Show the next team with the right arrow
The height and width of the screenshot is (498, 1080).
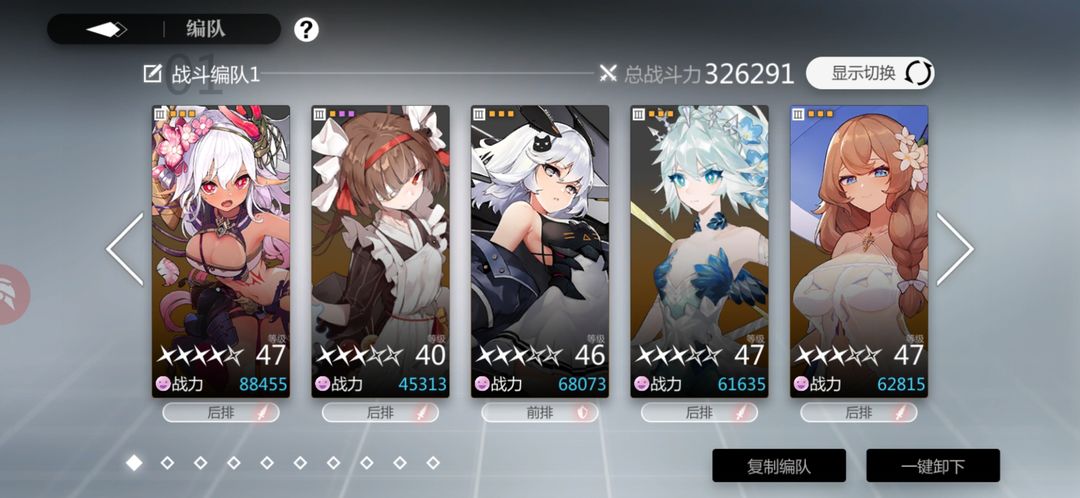[954, 249]
